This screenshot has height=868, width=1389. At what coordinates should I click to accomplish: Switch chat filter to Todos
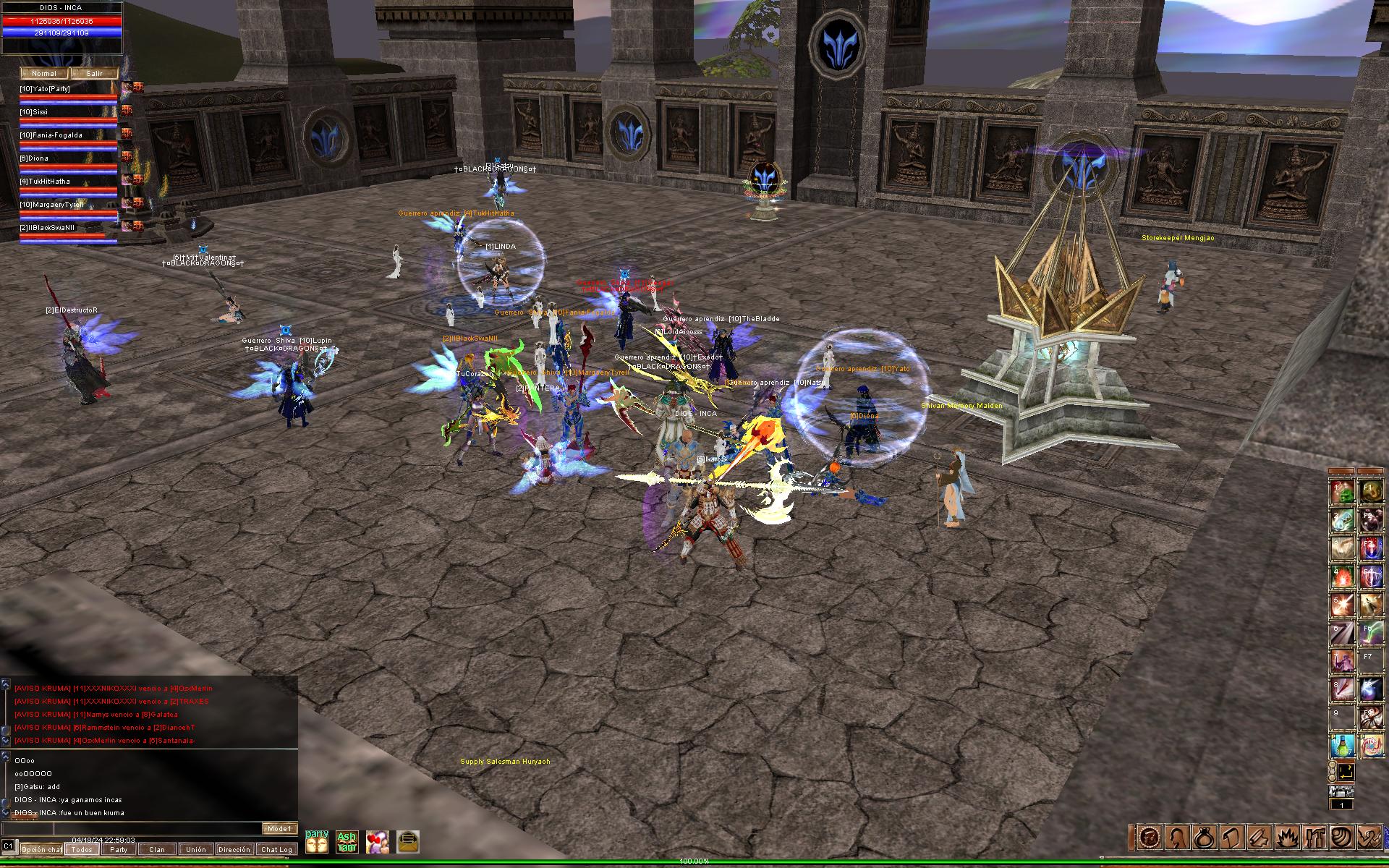[82, 849]
